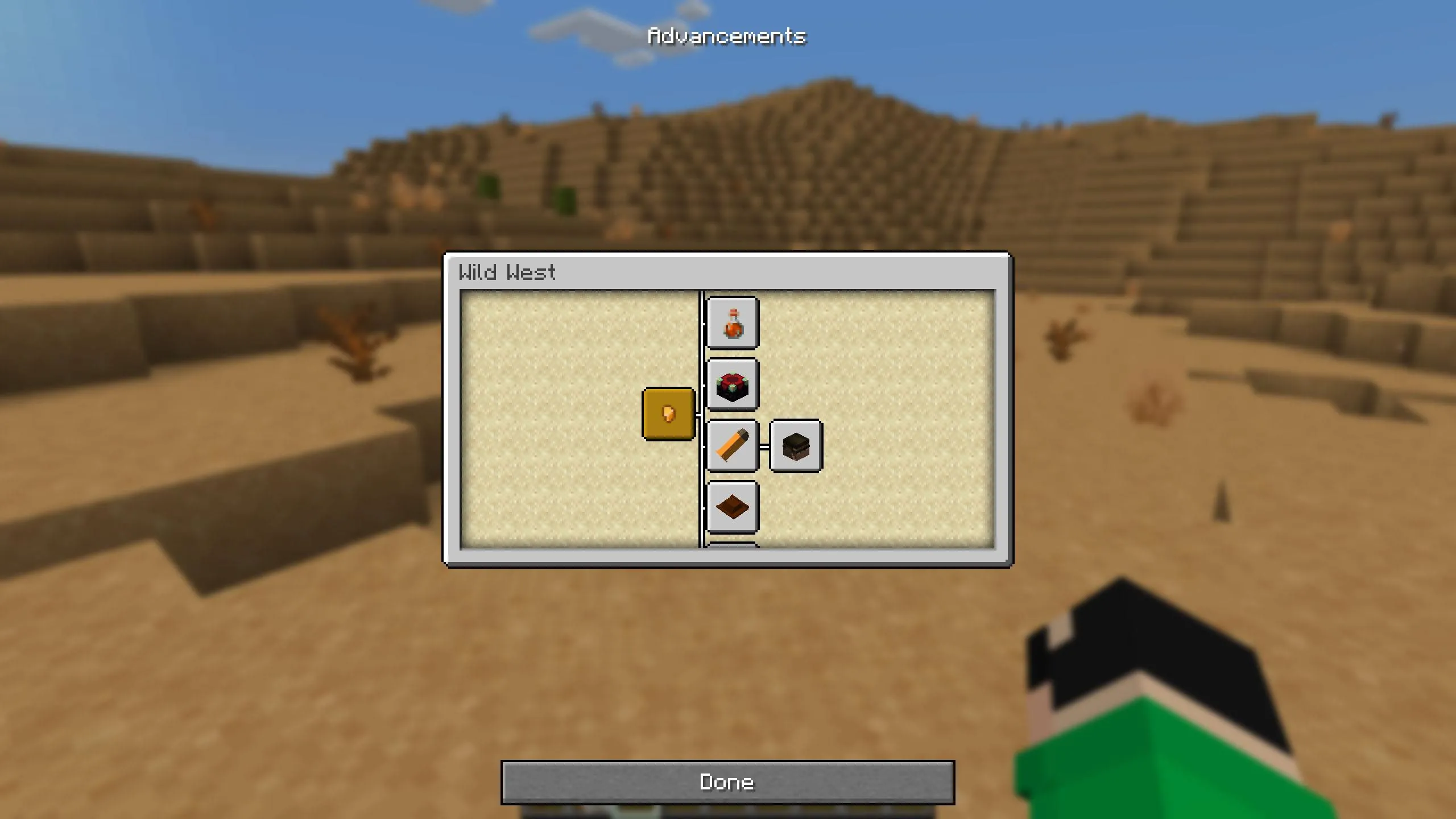Image resolution: width=1456 pixels, height=819 pixels.
Task: Click the advancement directly below the potion
Action: coord(733,383)
